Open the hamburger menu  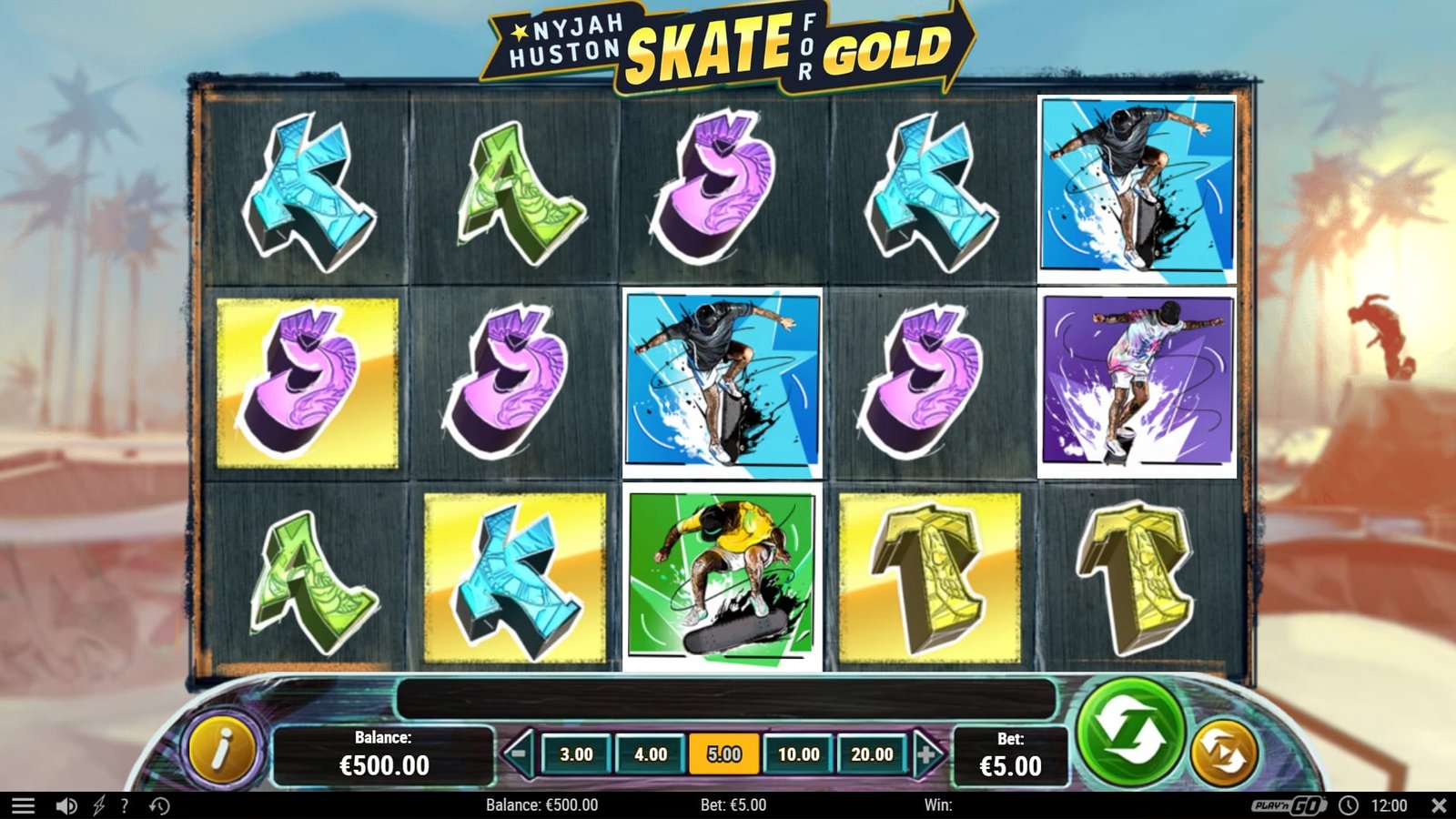[24, 805]
